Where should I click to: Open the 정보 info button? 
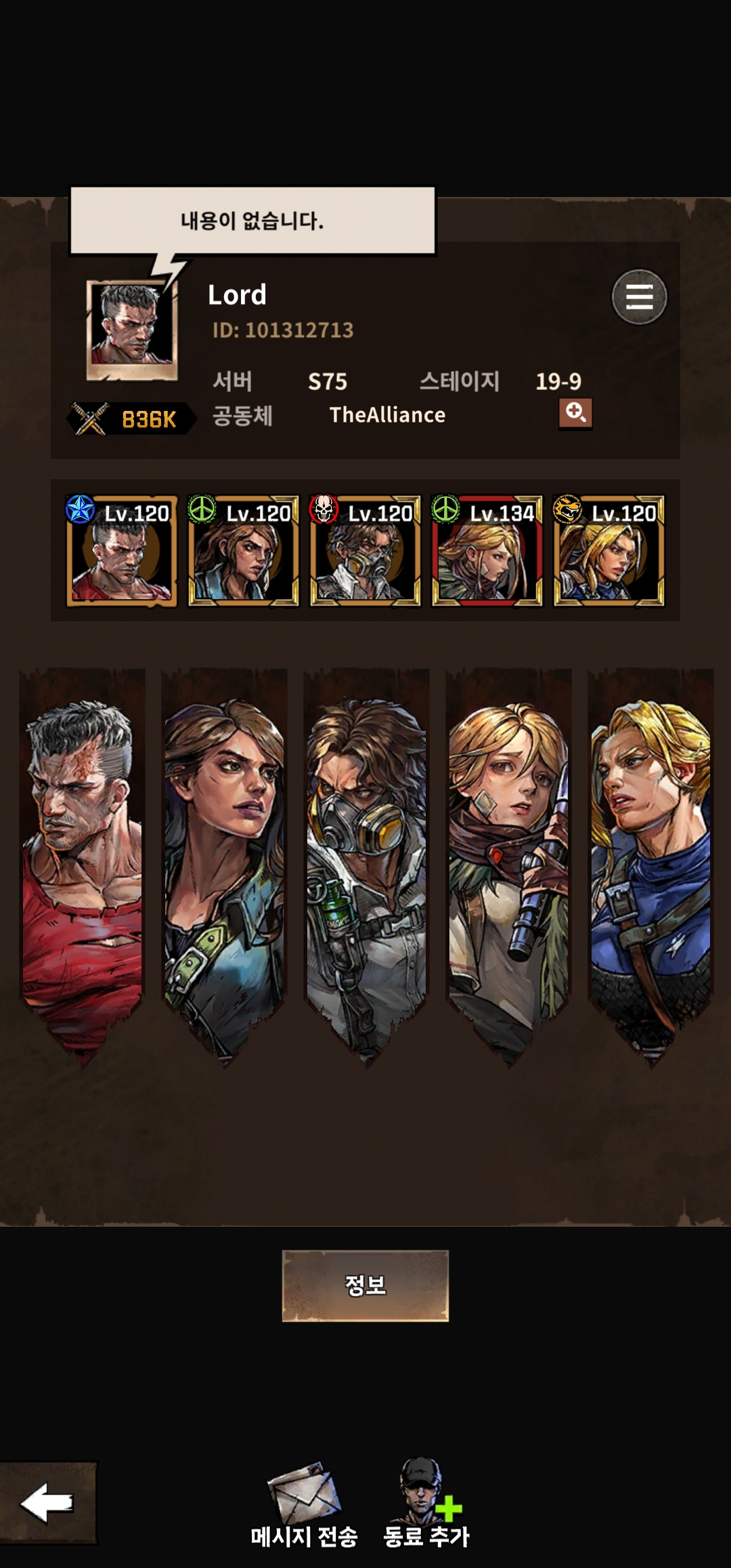coord(365,1285)
